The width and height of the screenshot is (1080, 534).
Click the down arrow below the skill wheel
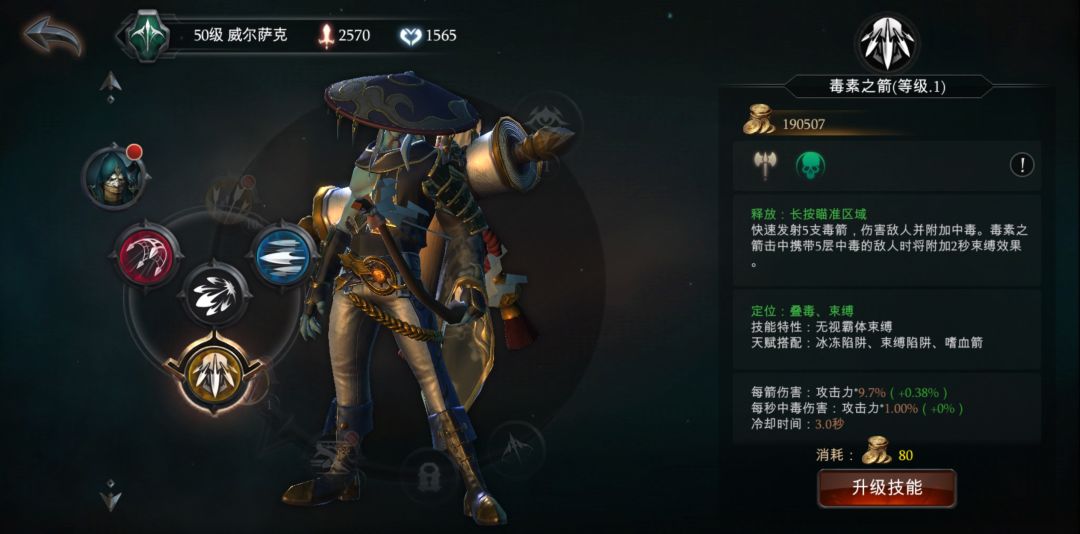pos(111,494)
